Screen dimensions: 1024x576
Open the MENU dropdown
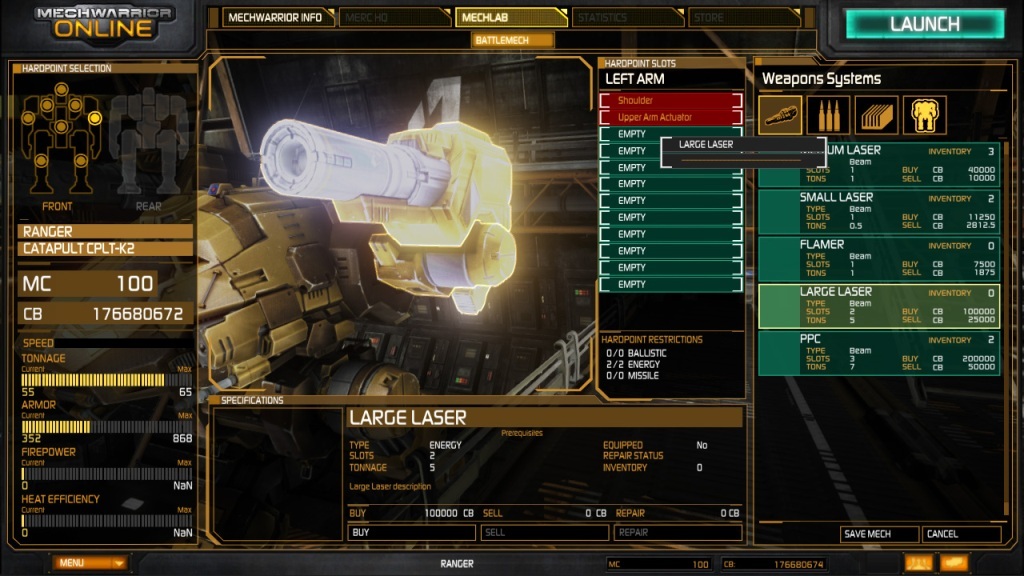[90, 563]
